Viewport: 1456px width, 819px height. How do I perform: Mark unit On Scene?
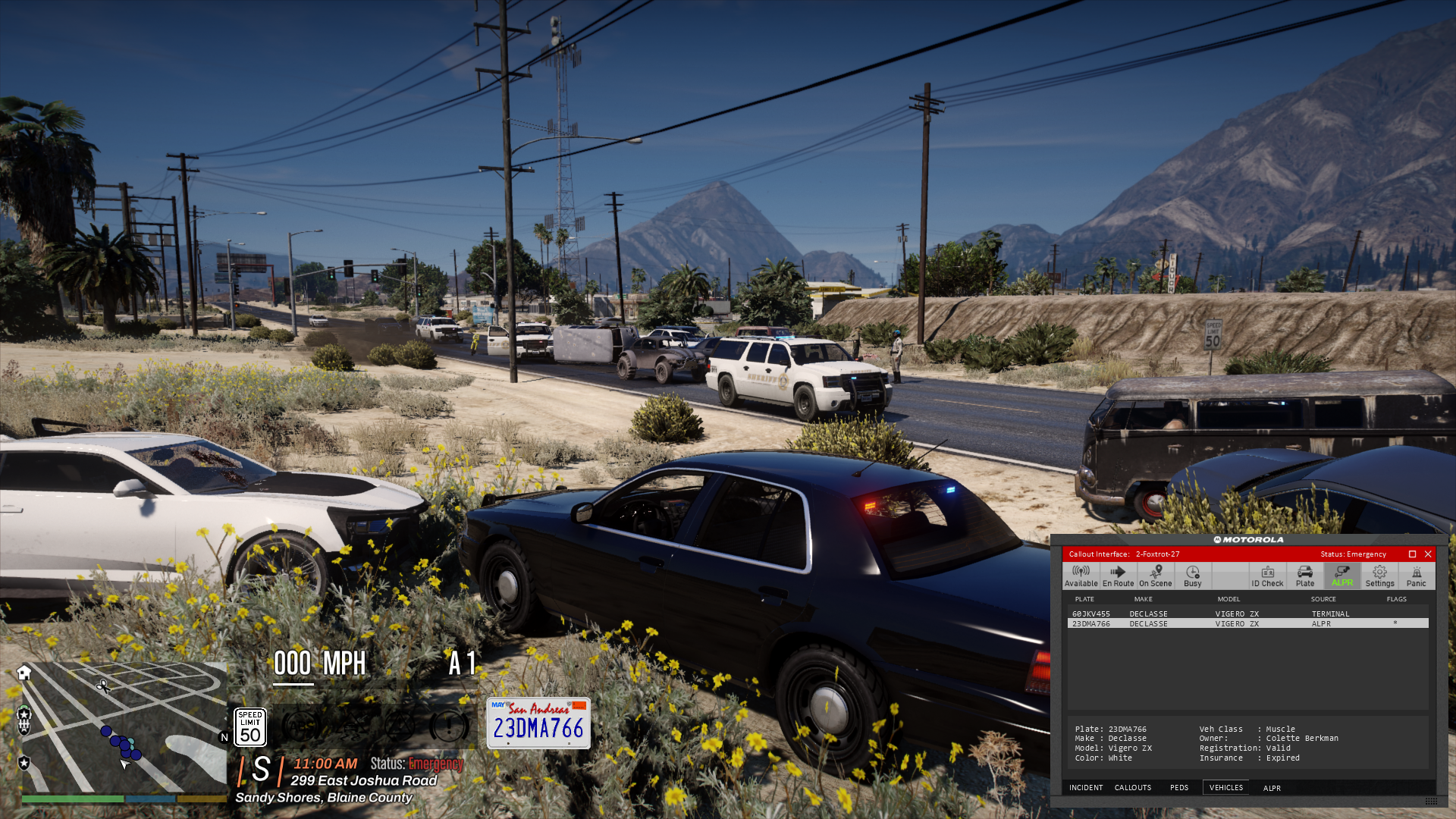(x=1155, y=576)
